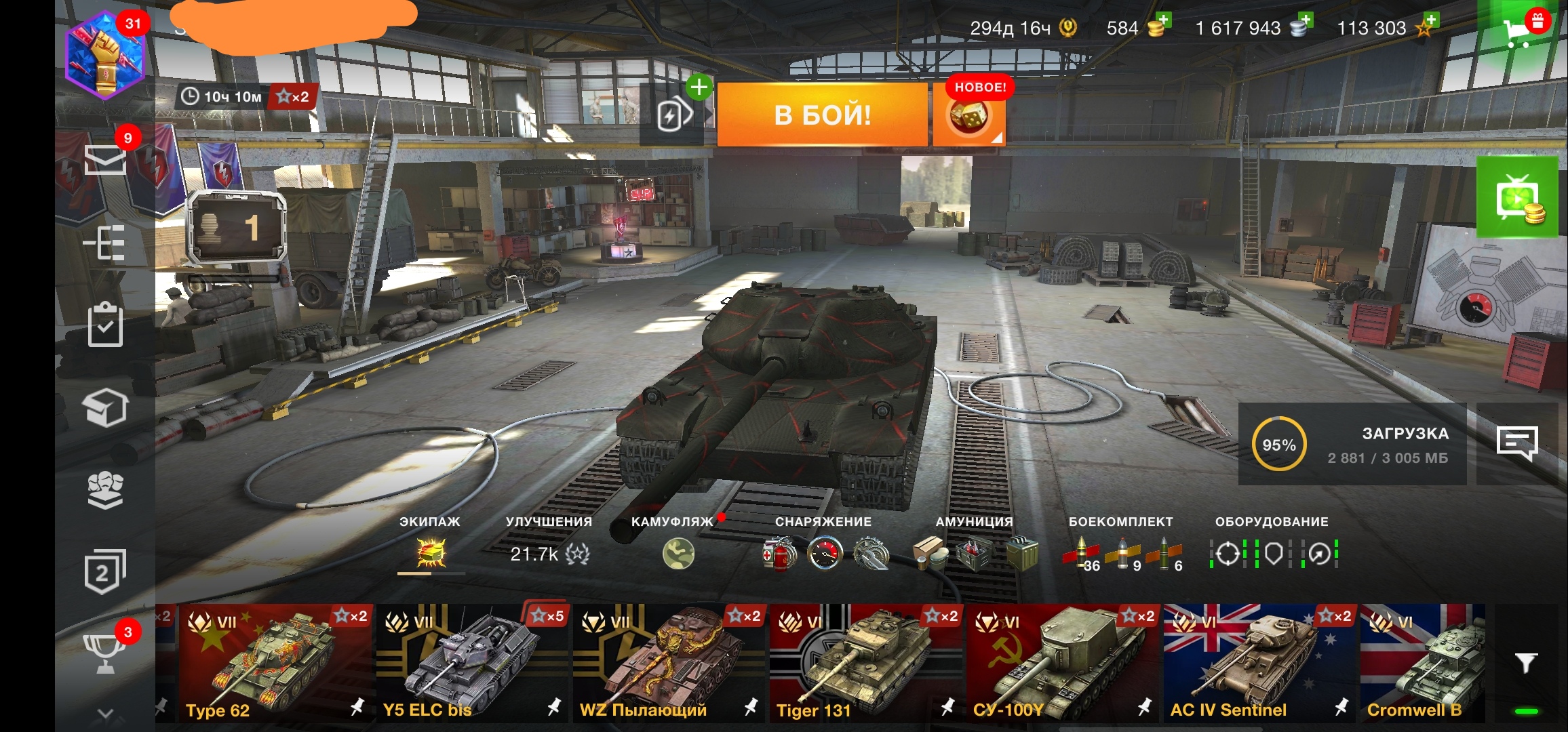Select the Type 62 tank
The height and width of the screenshot is (732, 1568).
point(275,663)
